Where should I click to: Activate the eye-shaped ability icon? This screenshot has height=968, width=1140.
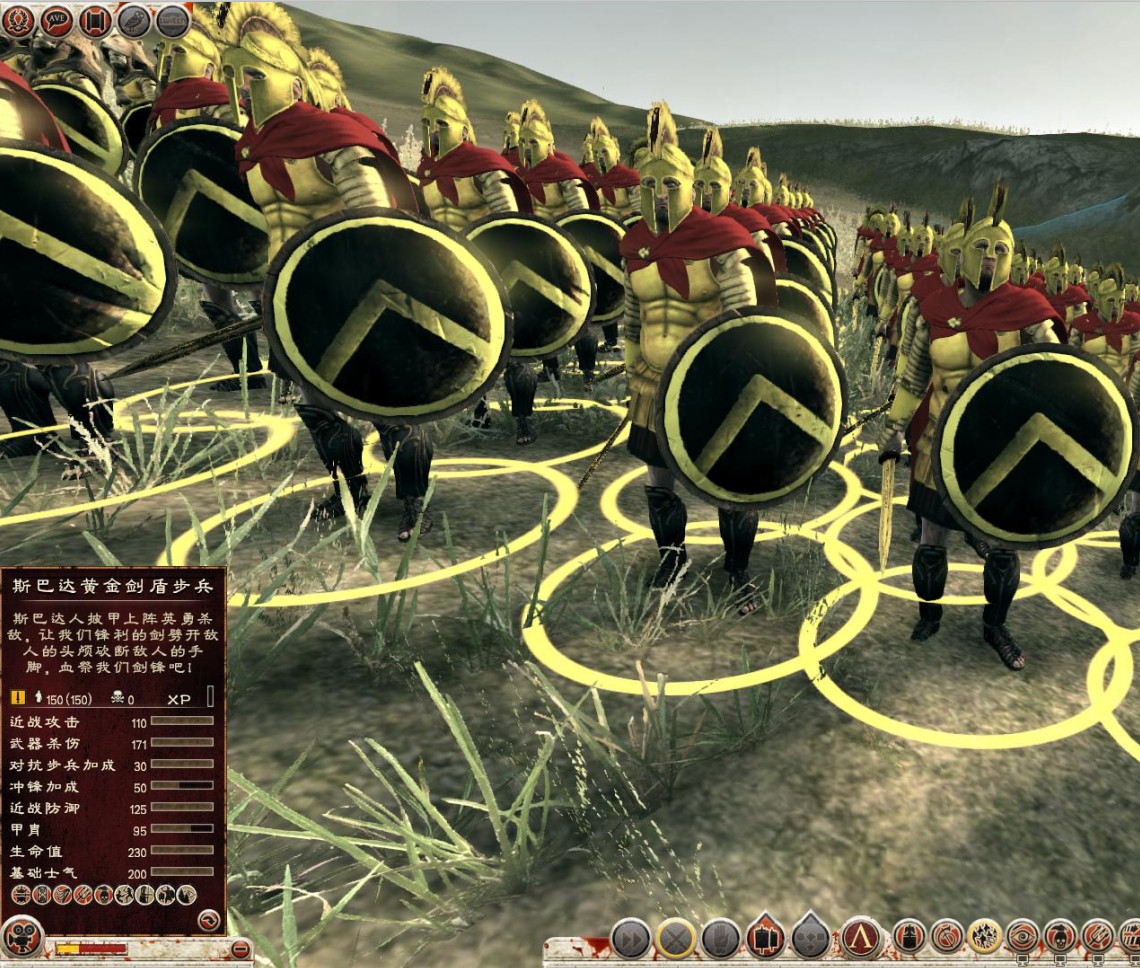[1023, 937]
